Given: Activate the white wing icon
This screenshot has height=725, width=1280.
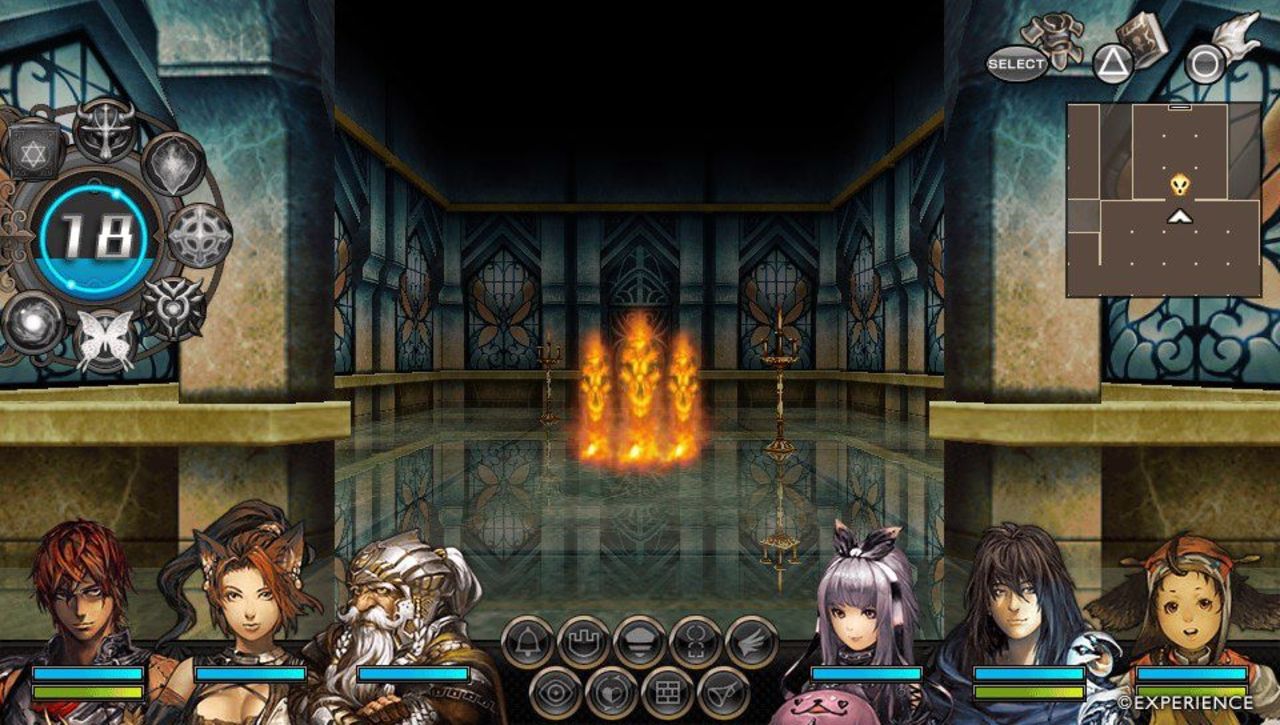Looking at the screenshot, I should pyautogui.click(x=751, y=641).
